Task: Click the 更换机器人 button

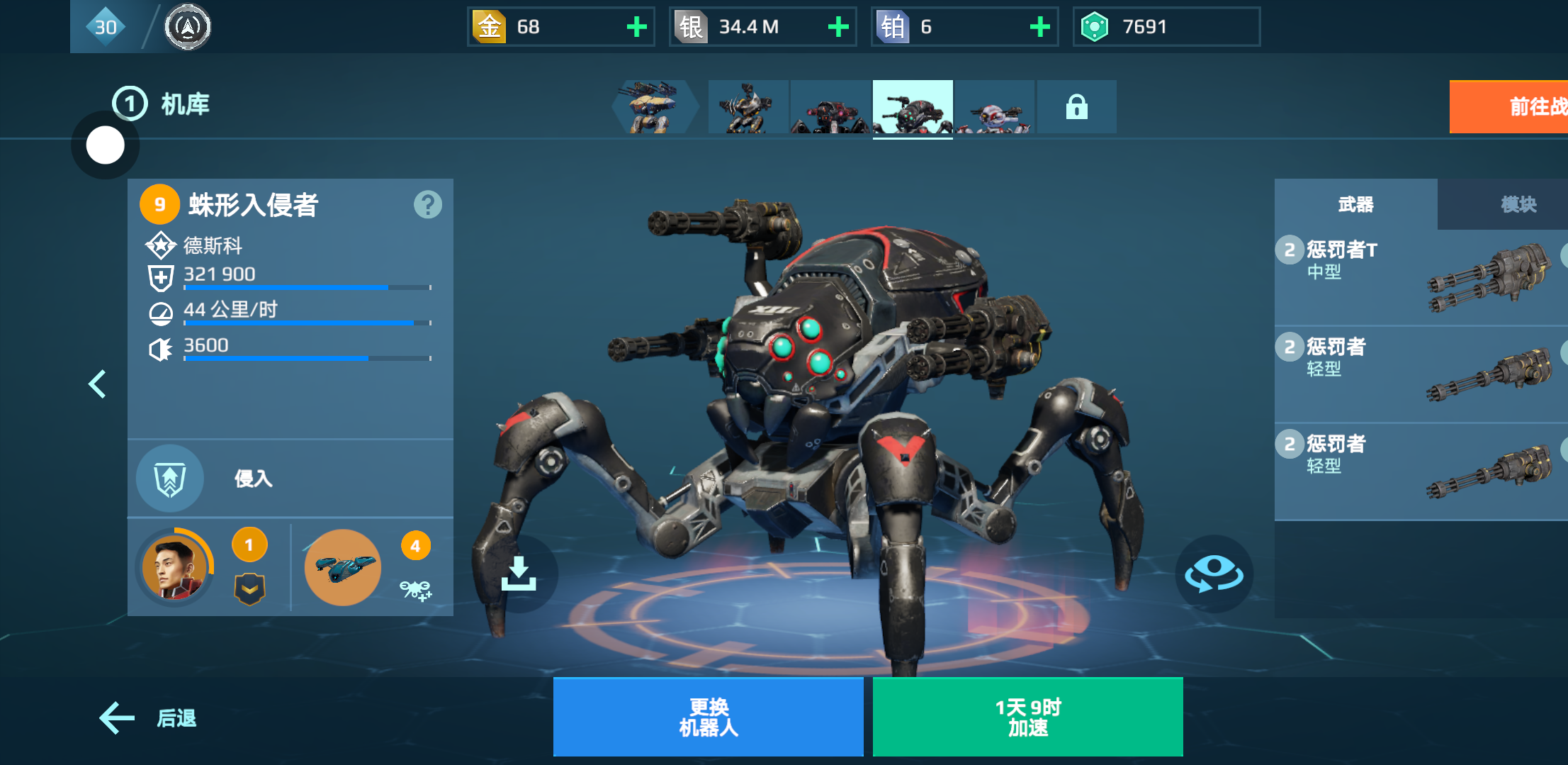Action: [x=708, y=717]
